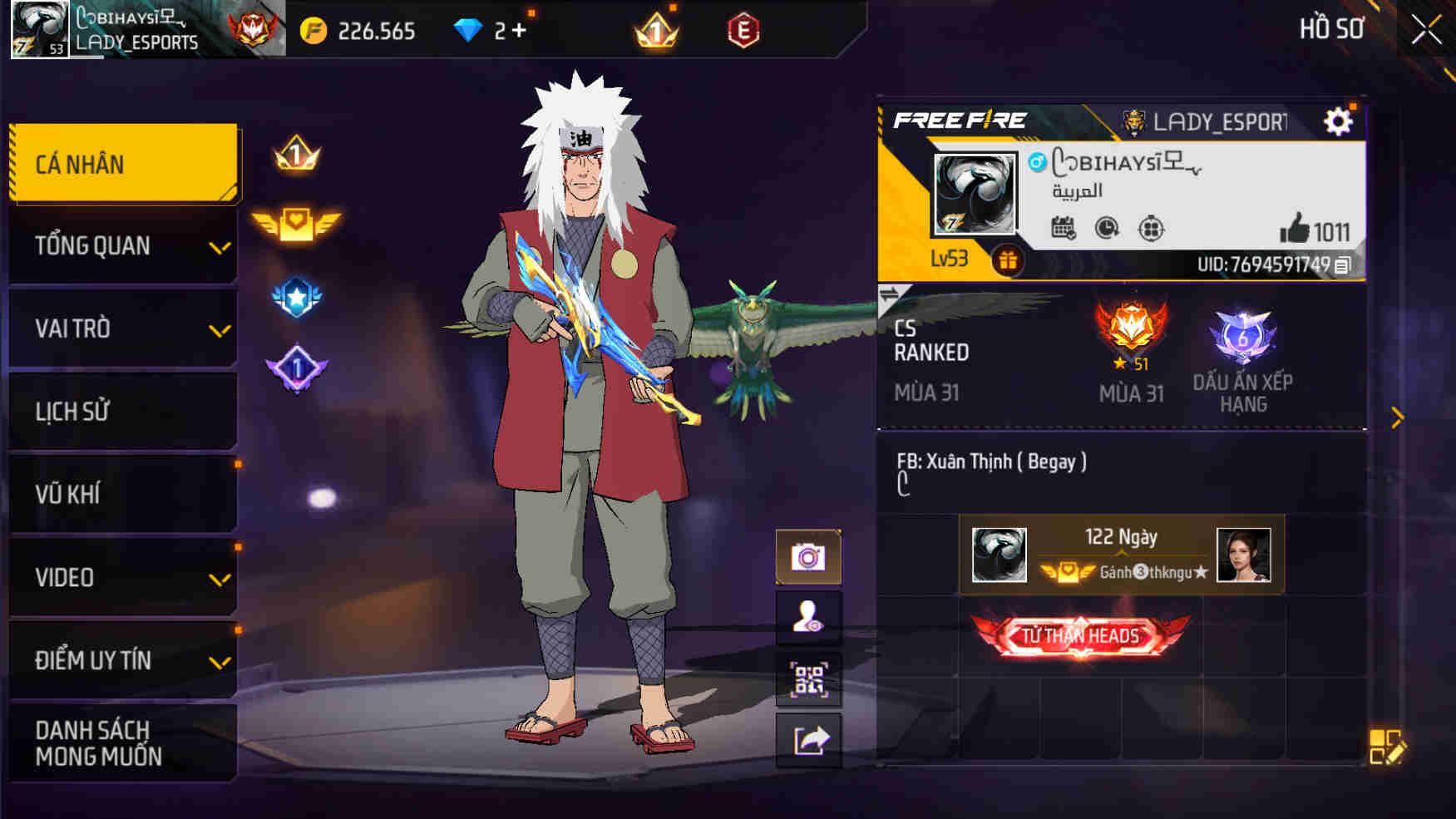Open the gift icon beside Lv53
Image resolution: width=1456 pixels, height=819 pixels.
[x=1009, y=260]
